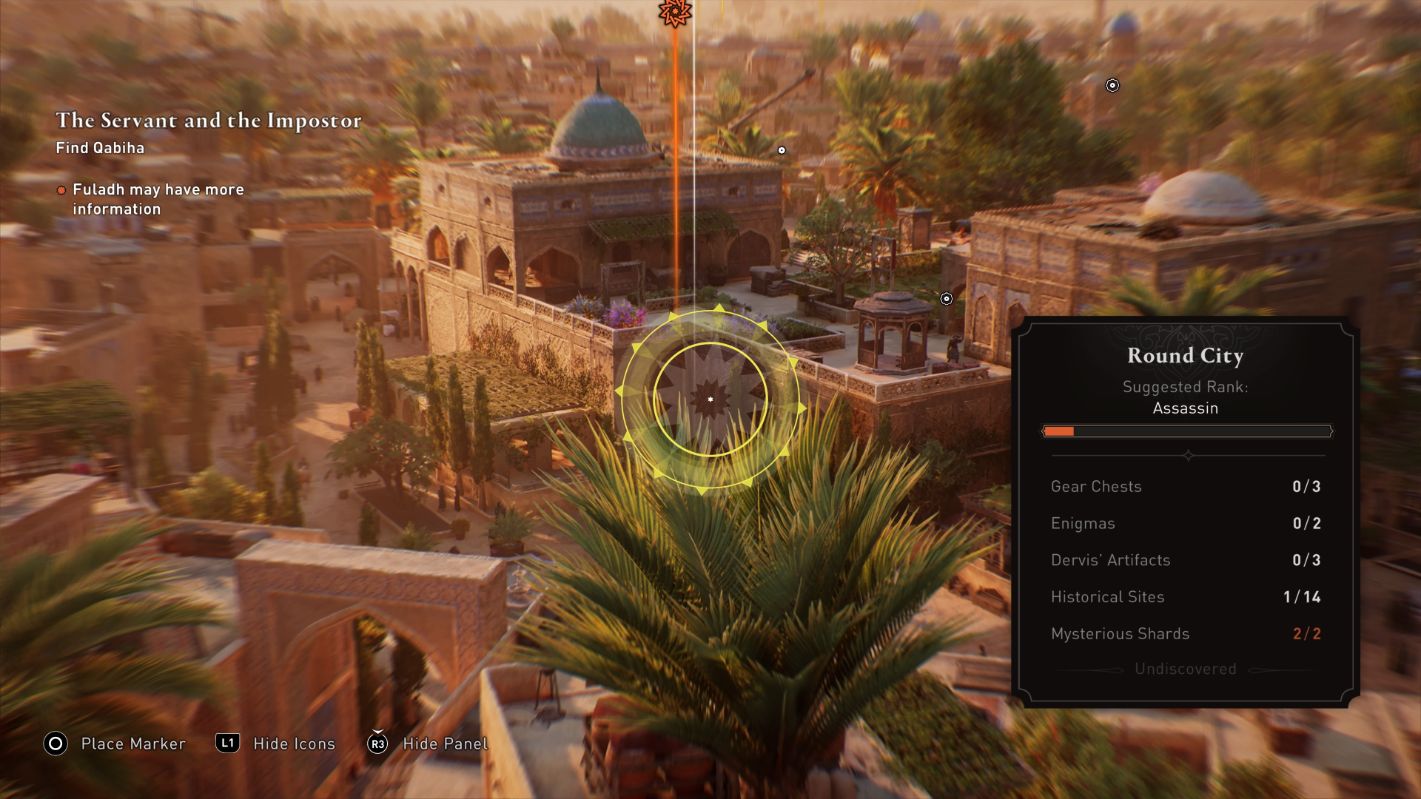The image size is (1421, 799).
Task: Click the orange quest objective dot by Fuladh text
Action: pyautogui.click(x=60, y=189)
